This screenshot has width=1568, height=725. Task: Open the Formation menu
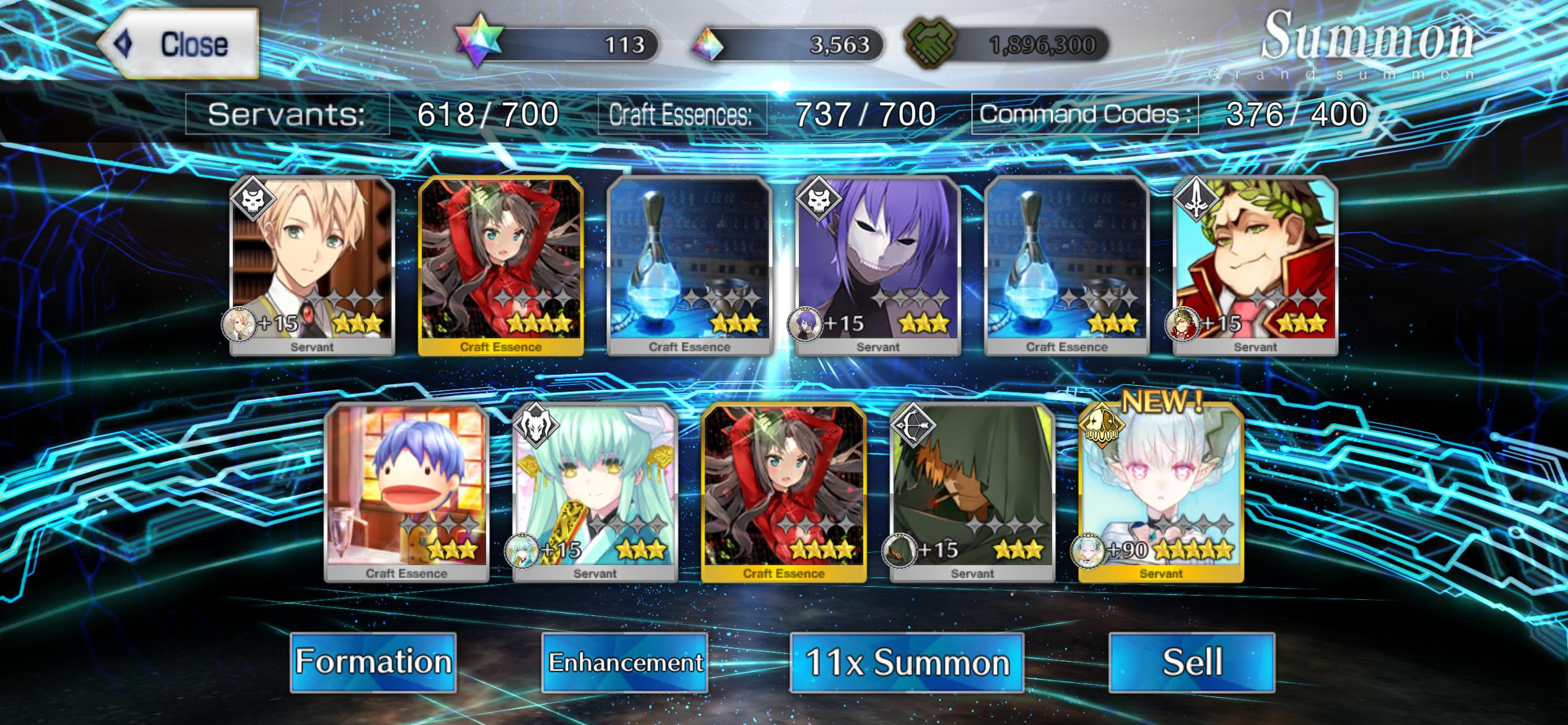(373, 662)
